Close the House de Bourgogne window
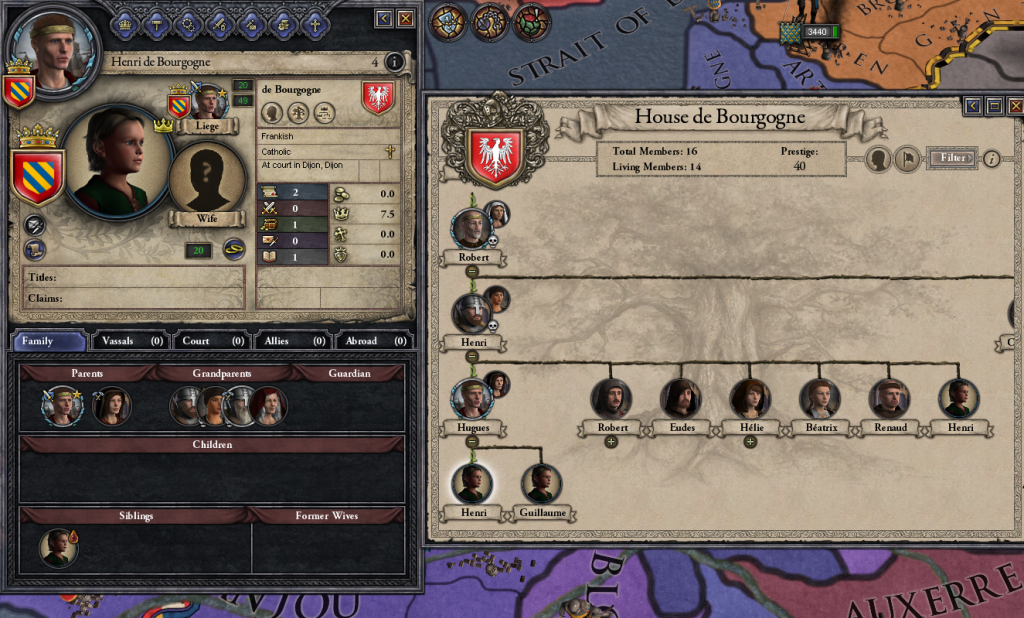The image size is (1024, 618). [1016, 106]
